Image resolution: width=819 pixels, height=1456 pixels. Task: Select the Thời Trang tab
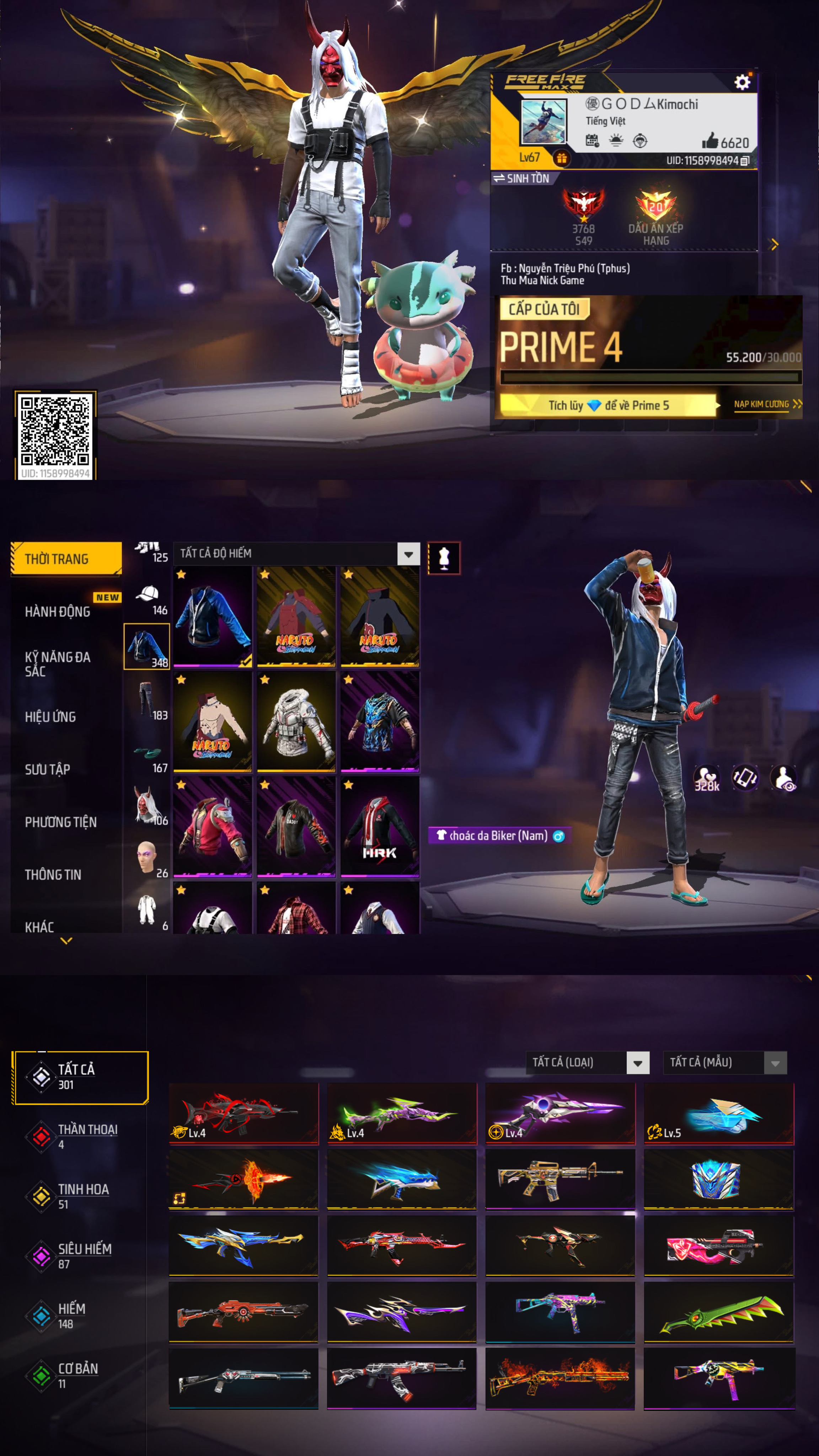[x=66, y=559]
